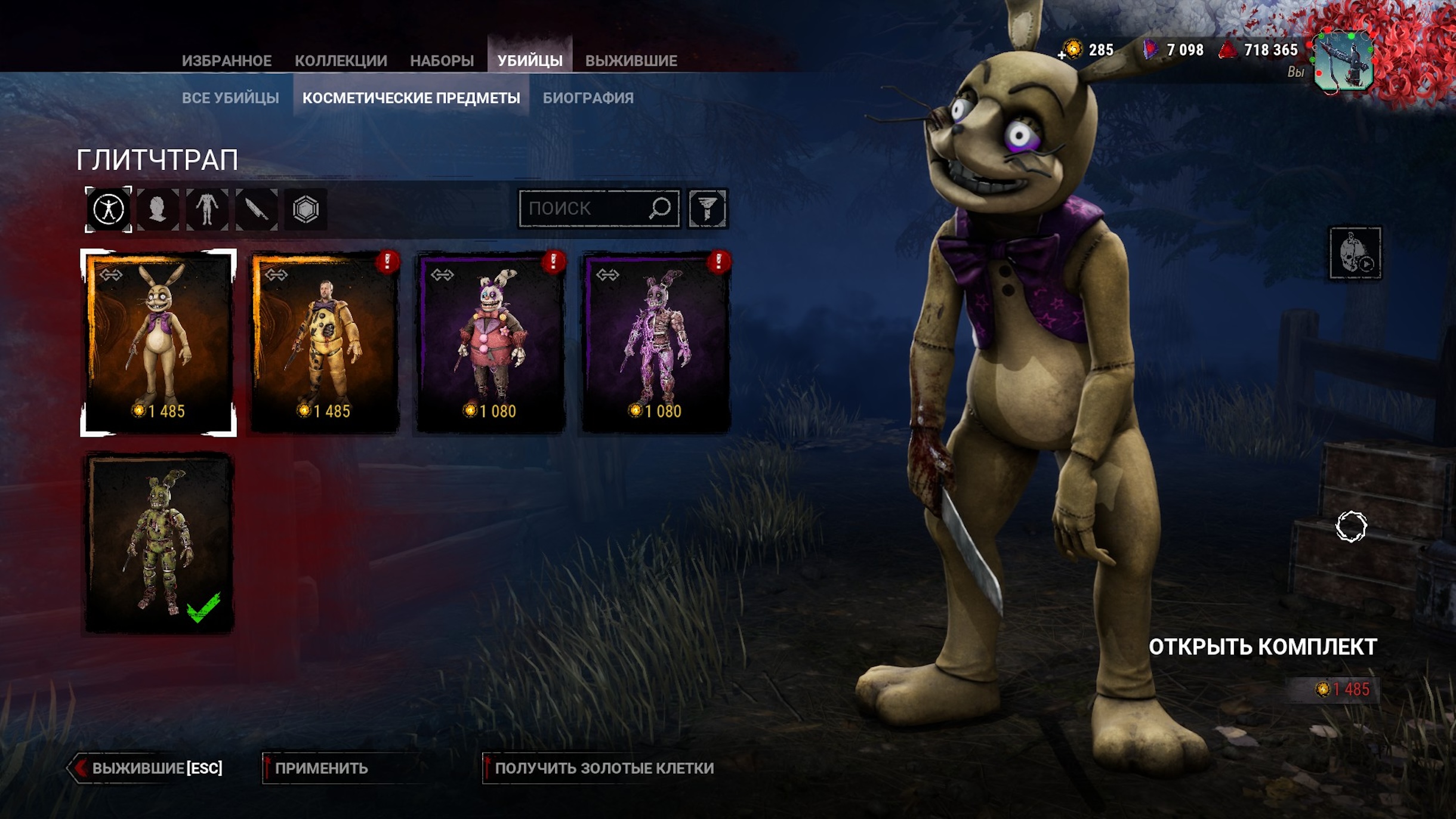This screenshot has height=819, width=1456.
Task: Select the hexagon charm category icon
Action: click(x=306, y=209)
